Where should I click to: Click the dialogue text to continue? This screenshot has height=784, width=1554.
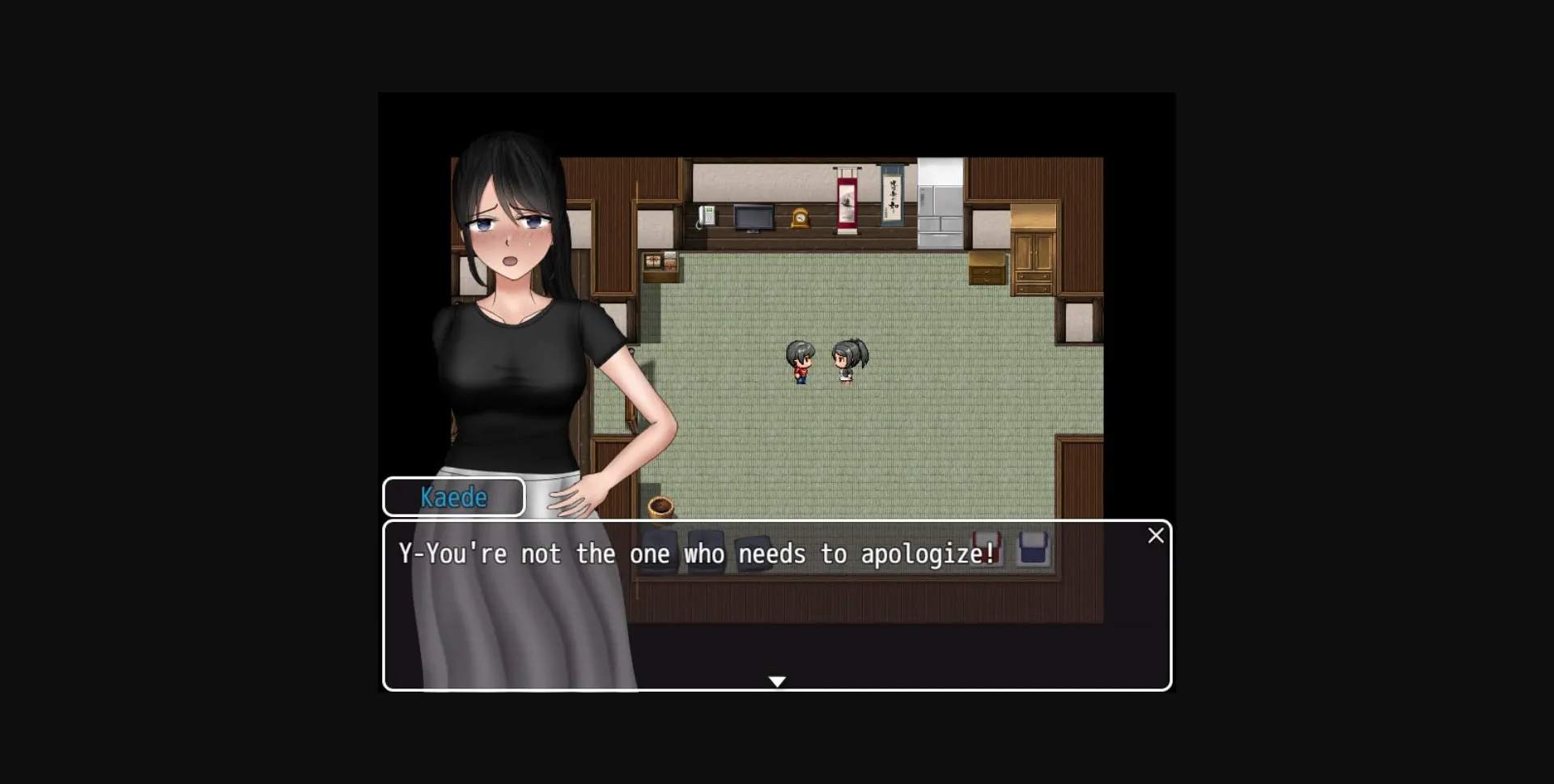pos(696,553)
